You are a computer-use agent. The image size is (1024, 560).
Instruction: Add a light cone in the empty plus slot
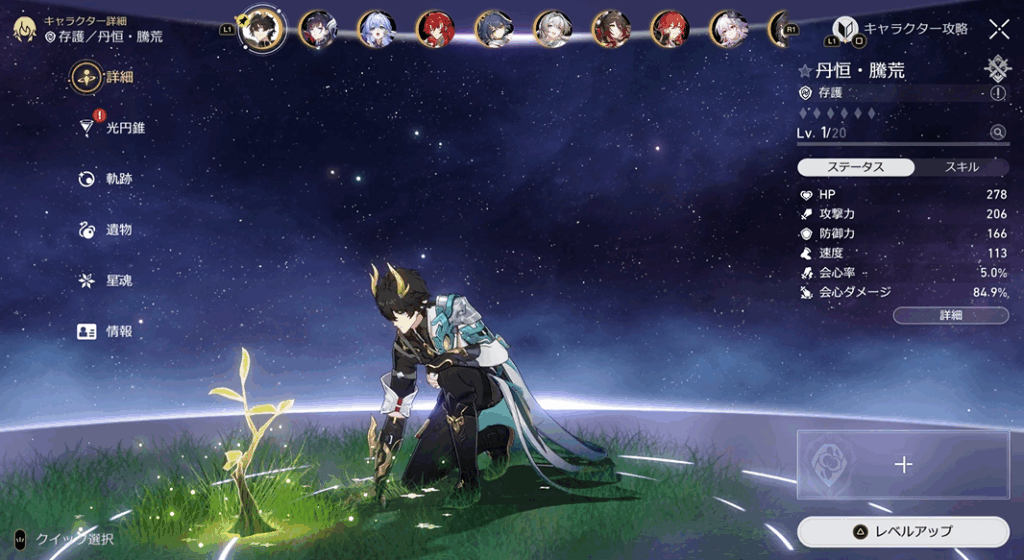[903, 464]
